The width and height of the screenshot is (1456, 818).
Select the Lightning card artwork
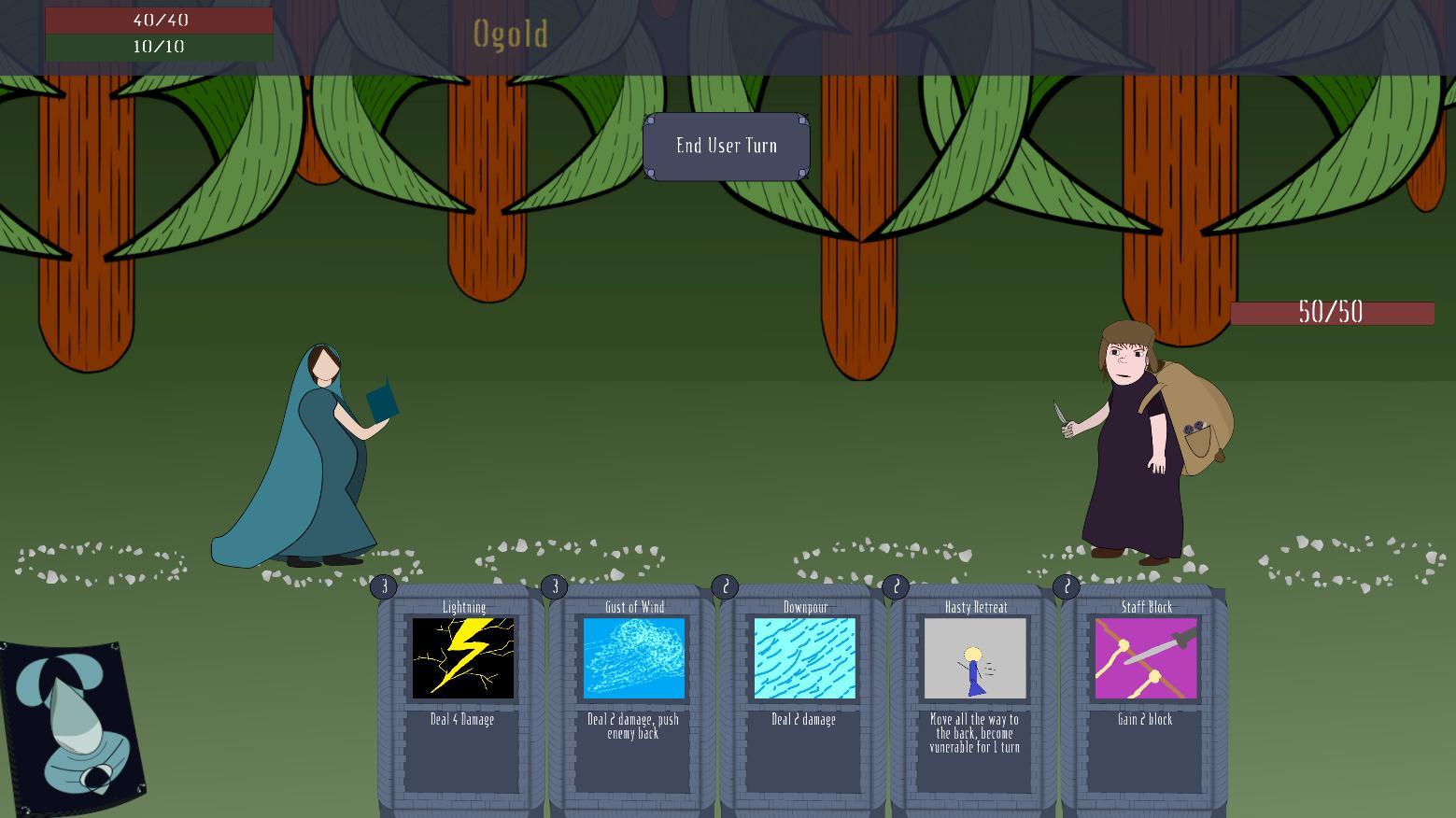462,659
